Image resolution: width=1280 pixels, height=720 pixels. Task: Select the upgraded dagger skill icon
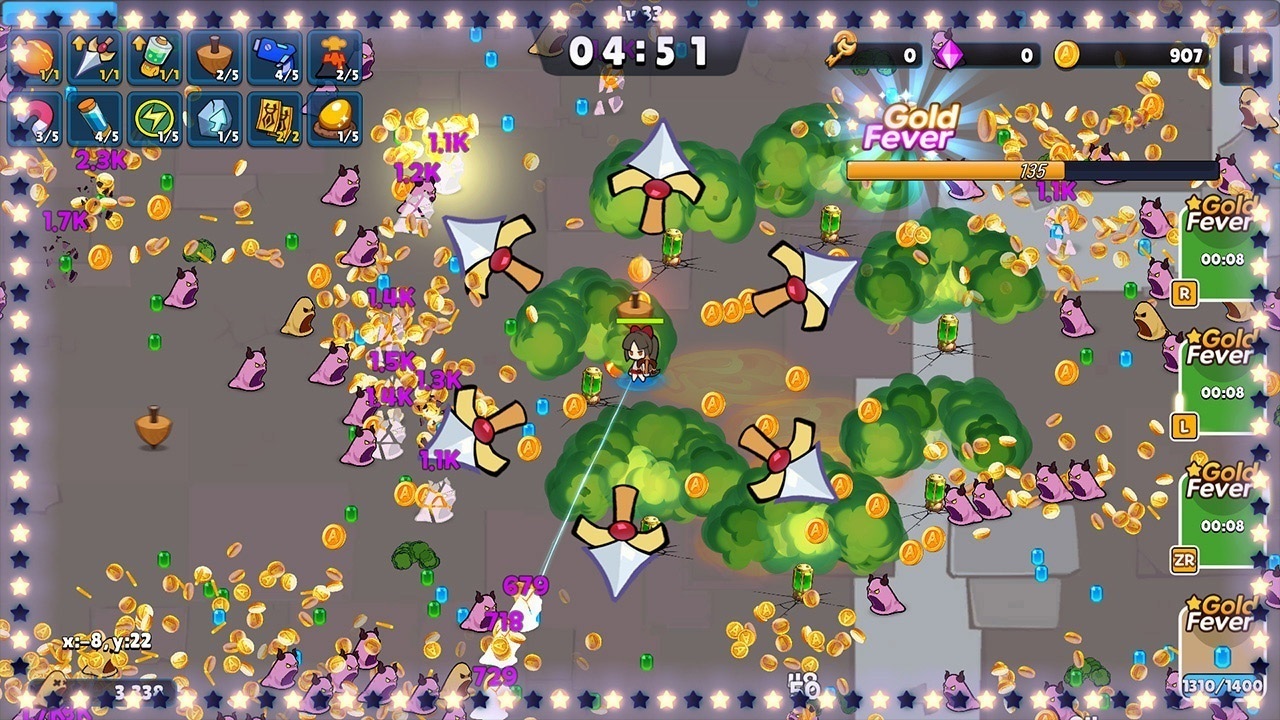91,55
